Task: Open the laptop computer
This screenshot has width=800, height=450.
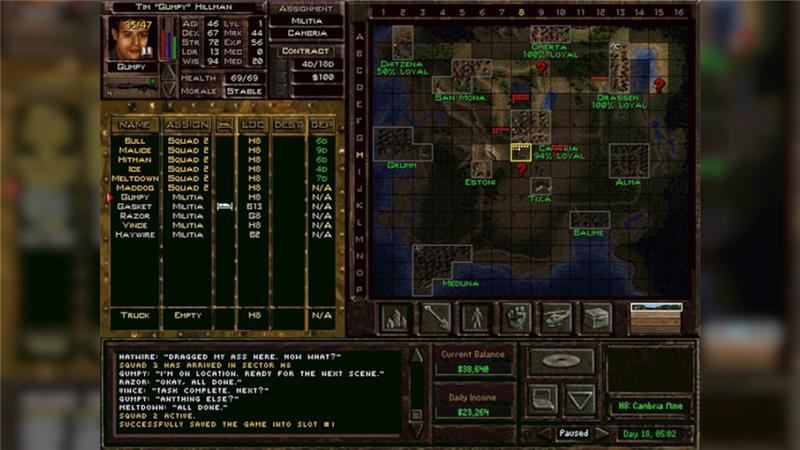Action: coord(541,400)
